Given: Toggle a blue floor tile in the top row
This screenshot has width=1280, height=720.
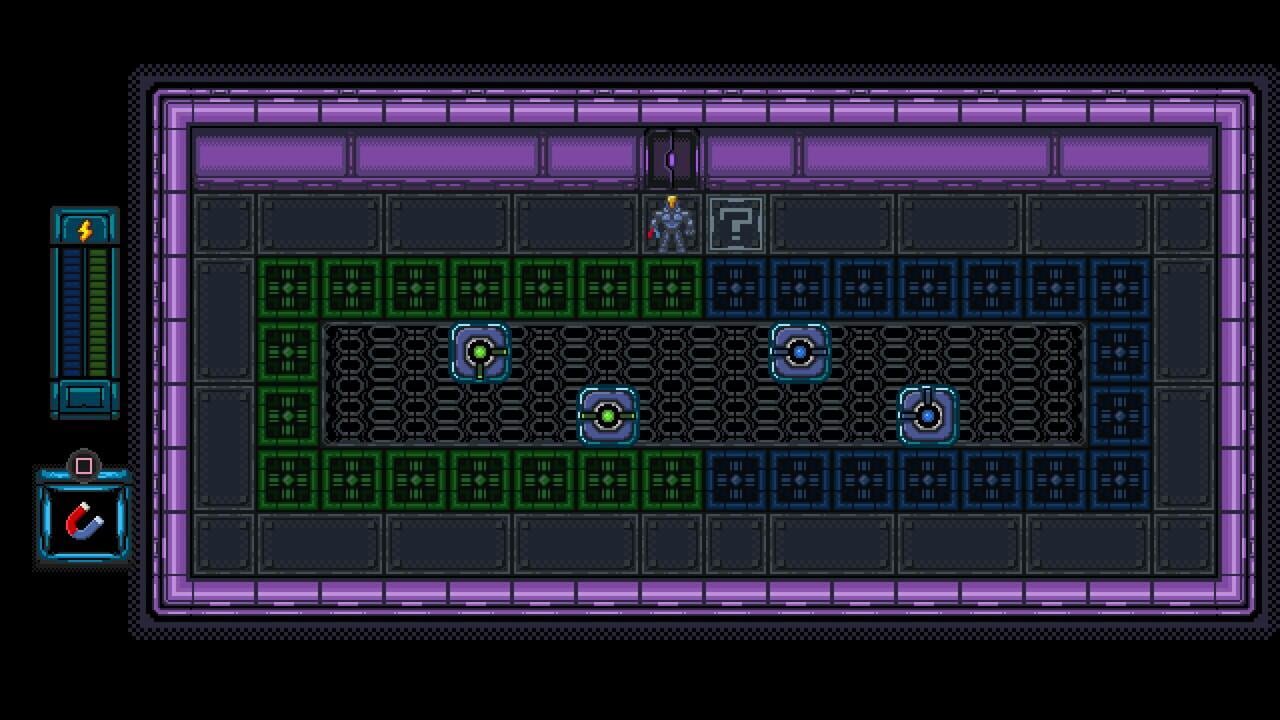Looking at the screenshot, I should coord(865,290).
